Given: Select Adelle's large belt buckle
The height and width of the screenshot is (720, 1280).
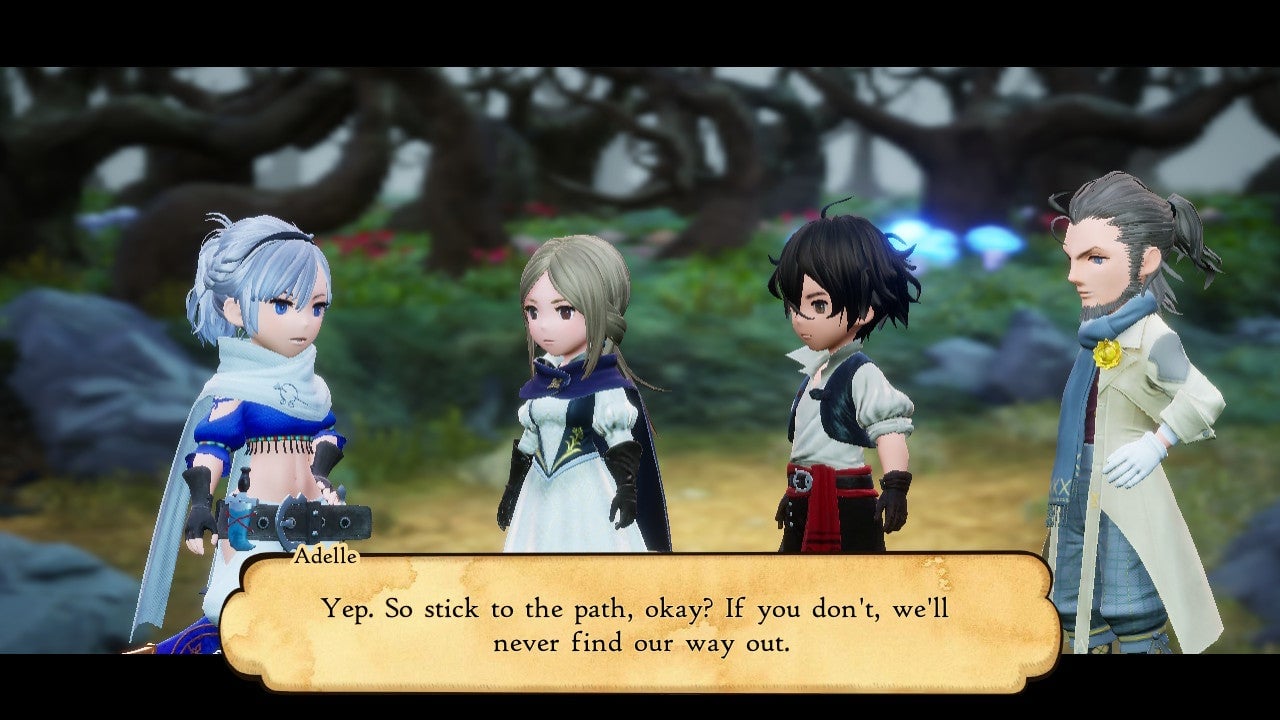Looking at the screenshot, I should [x=287, y=520].
